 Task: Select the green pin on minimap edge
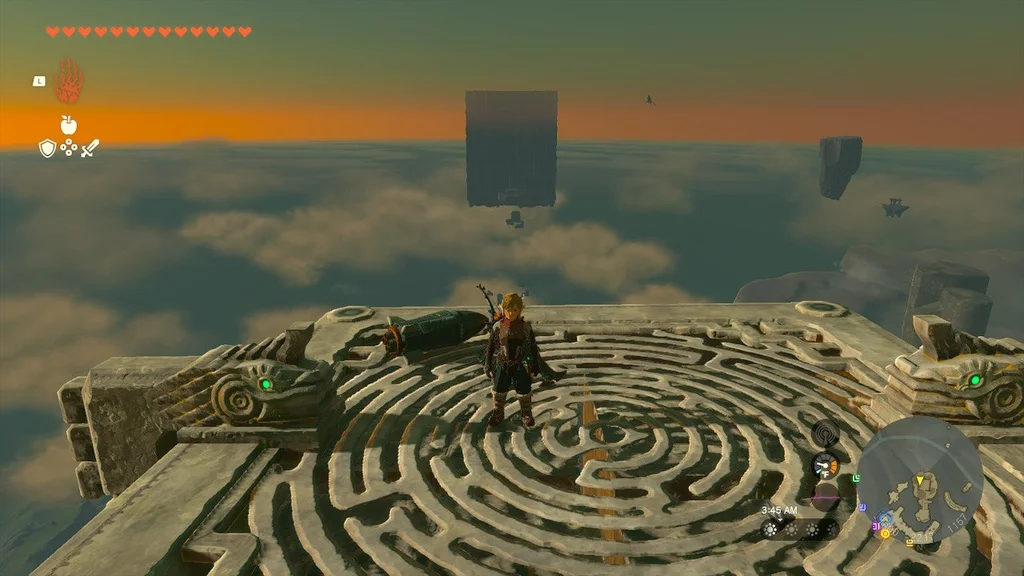pyautogui.click(x=856, y=480)
